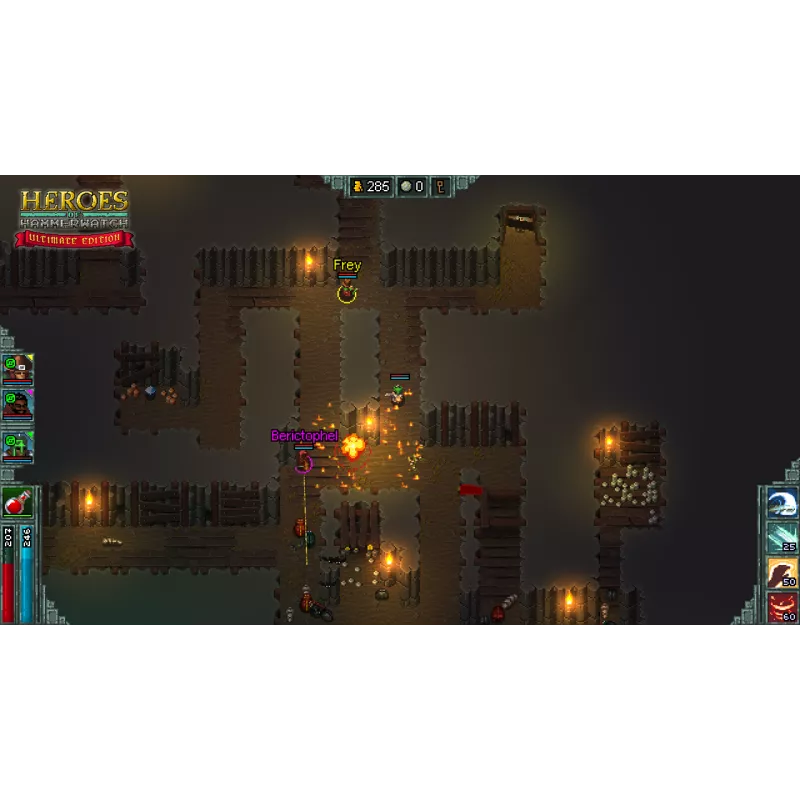
Task: Cast the red whirlwind skill costing 60
Action: point(782,606)
